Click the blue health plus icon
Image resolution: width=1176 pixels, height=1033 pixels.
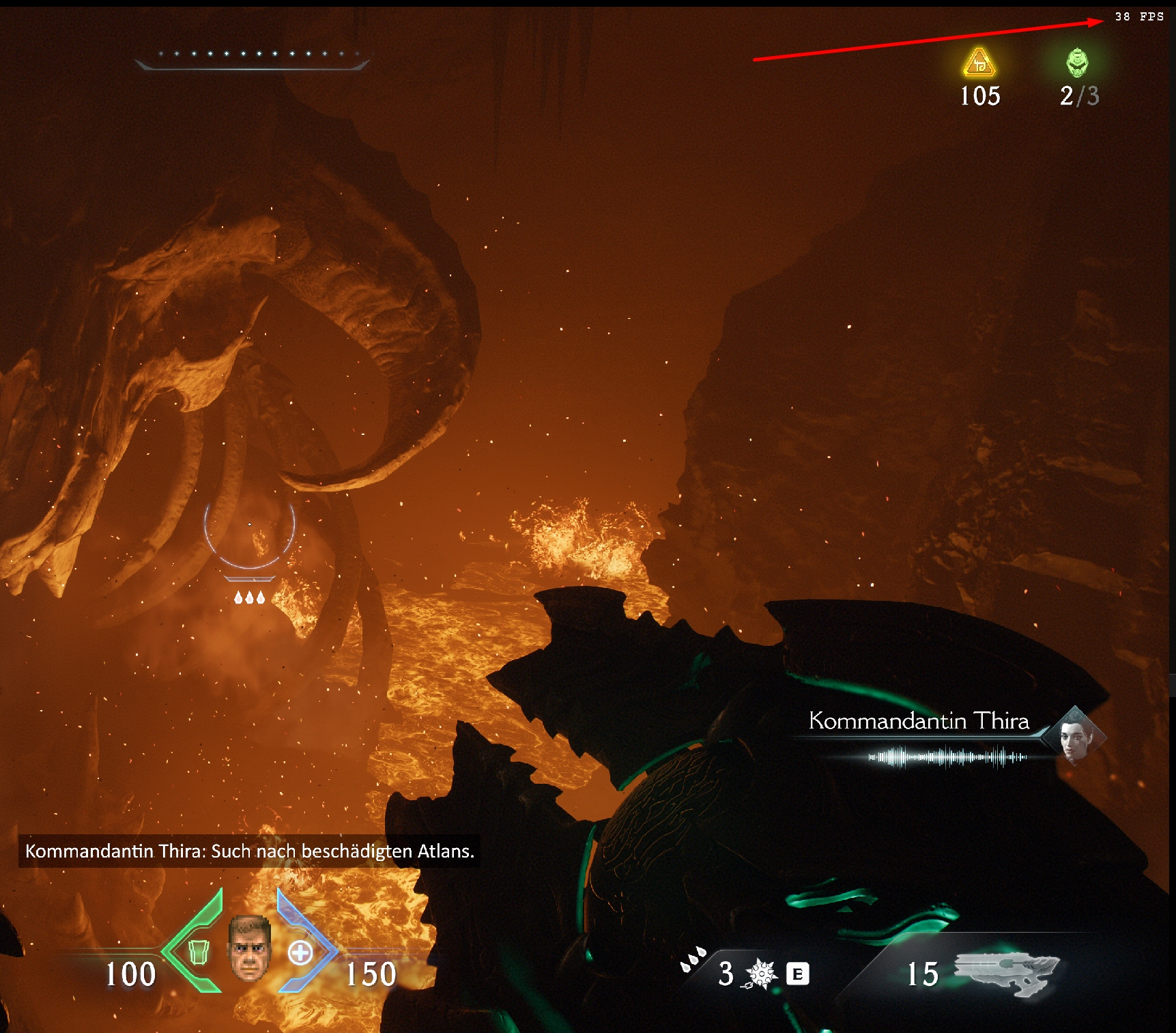pyautogui.click(x=300, y=952)
